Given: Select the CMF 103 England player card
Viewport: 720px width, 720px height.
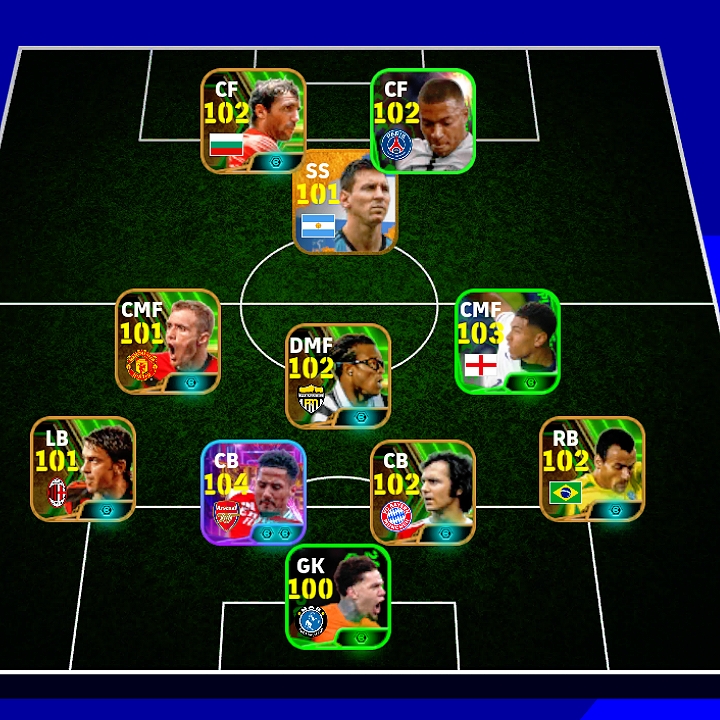Looking at the screenshot, I should point(507,342).
